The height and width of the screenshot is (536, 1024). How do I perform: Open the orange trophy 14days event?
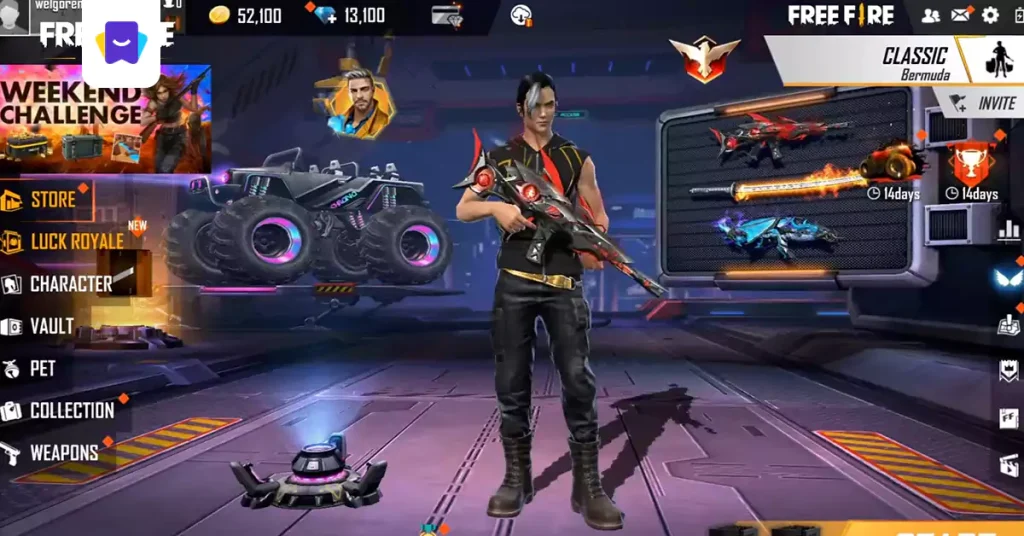tap(970, 166)
